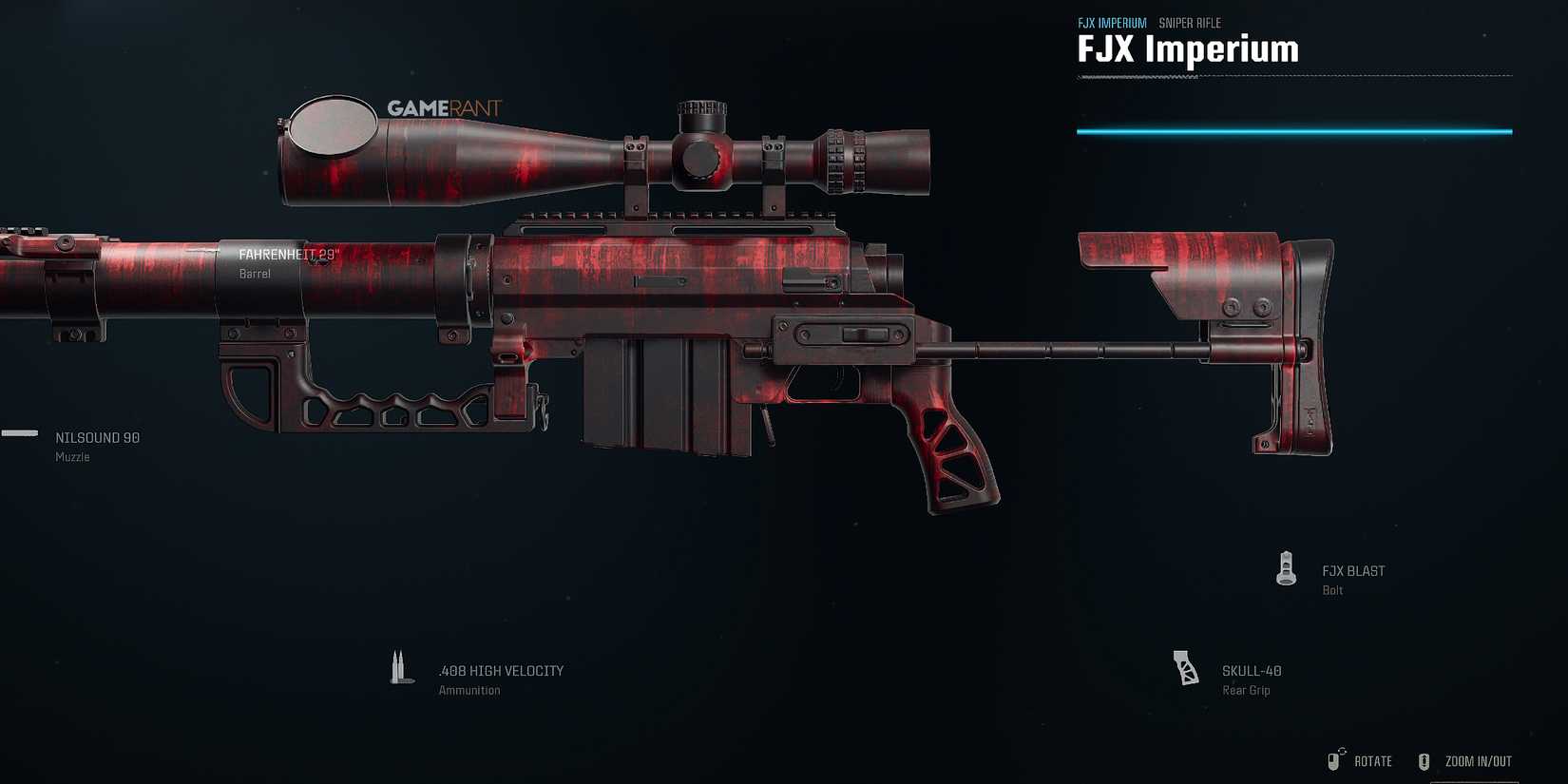Click the Nilsound 90 muzzle icon

[20, 434]
